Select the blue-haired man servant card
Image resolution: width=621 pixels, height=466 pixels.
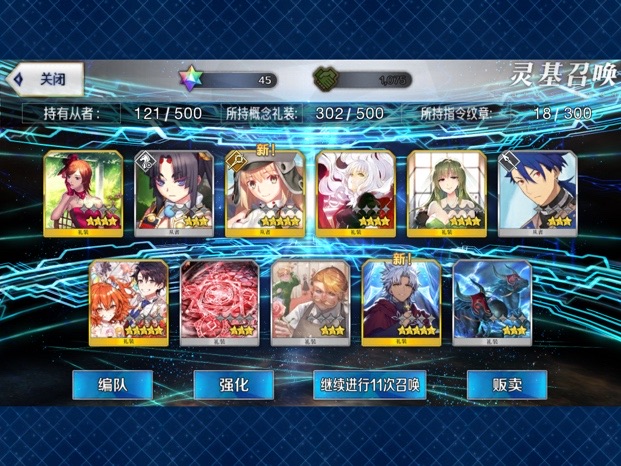click(x=537, y=193)
